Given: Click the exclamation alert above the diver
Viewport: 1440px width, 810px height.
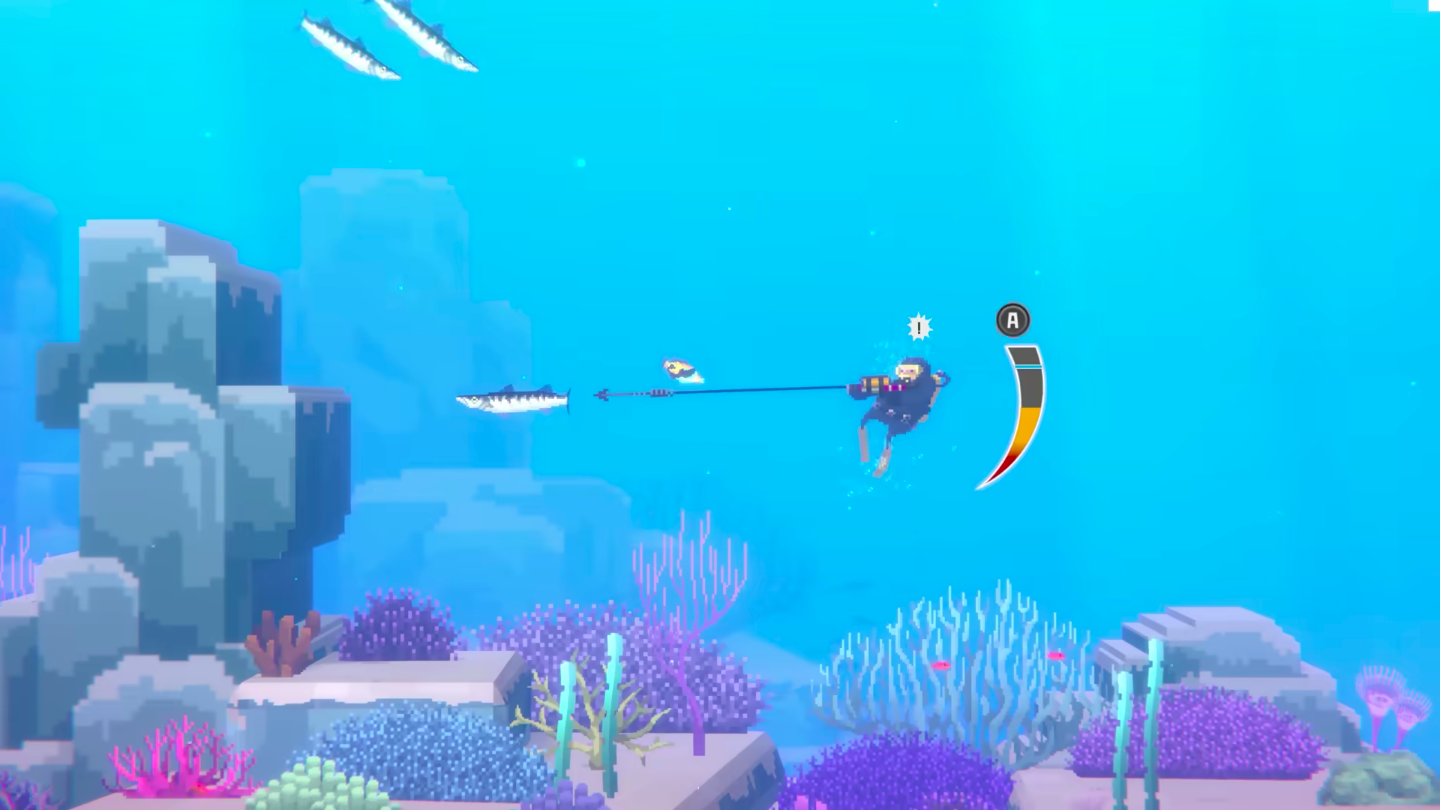Looking at the screenshot, I should click(919, 326).
